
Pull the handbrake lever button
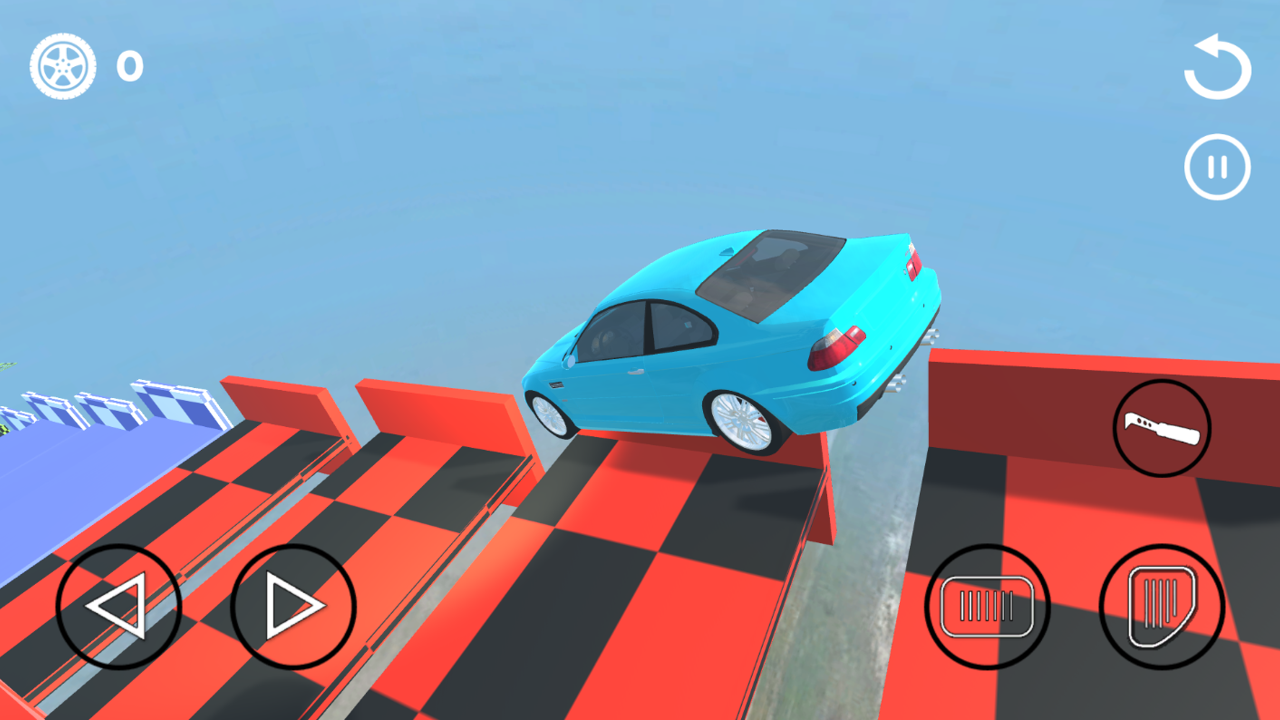point(1161,428)
